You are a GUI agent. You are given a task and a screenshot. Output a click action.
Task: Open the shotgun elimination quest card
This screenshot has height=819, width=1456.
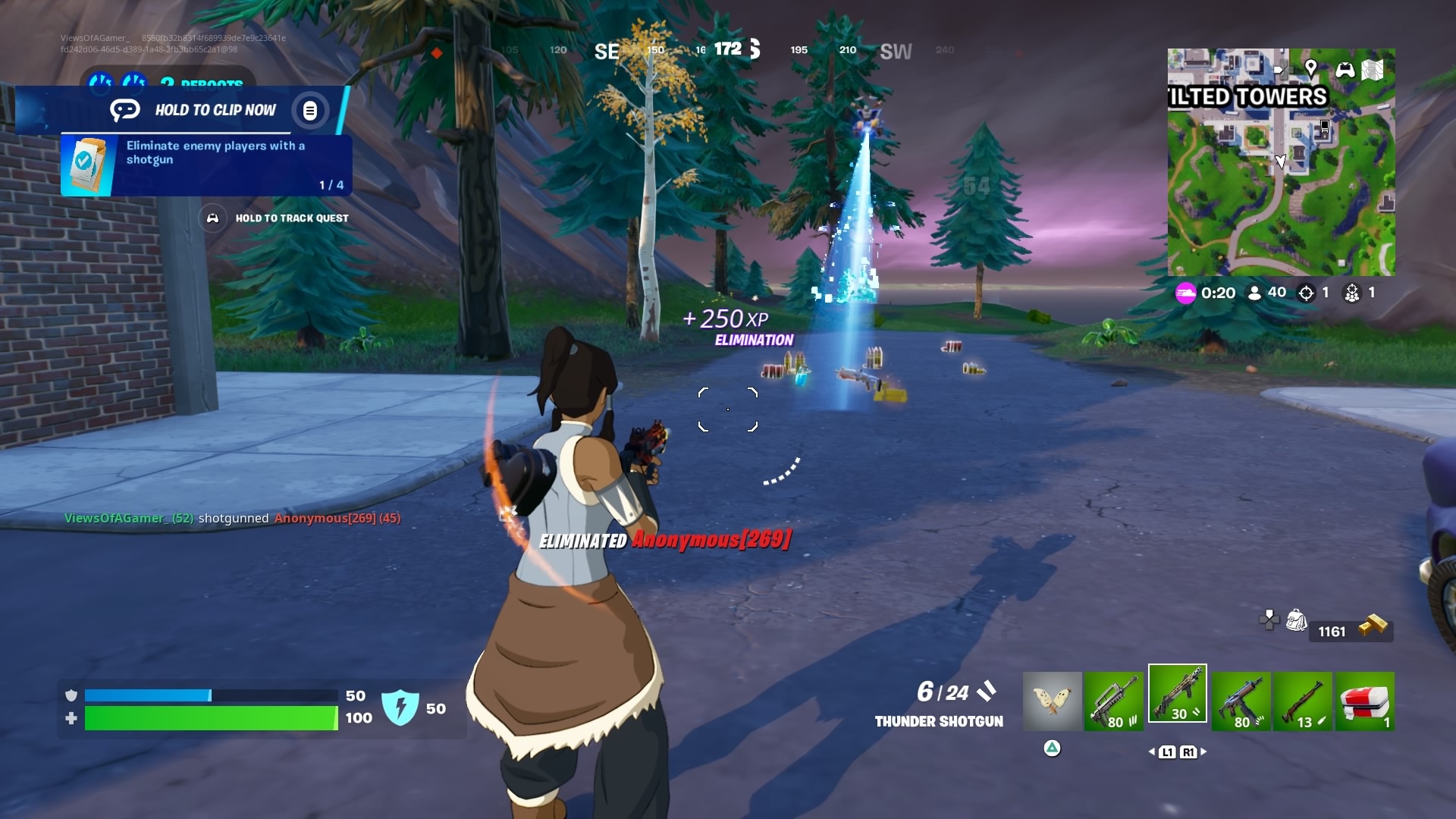206,165
